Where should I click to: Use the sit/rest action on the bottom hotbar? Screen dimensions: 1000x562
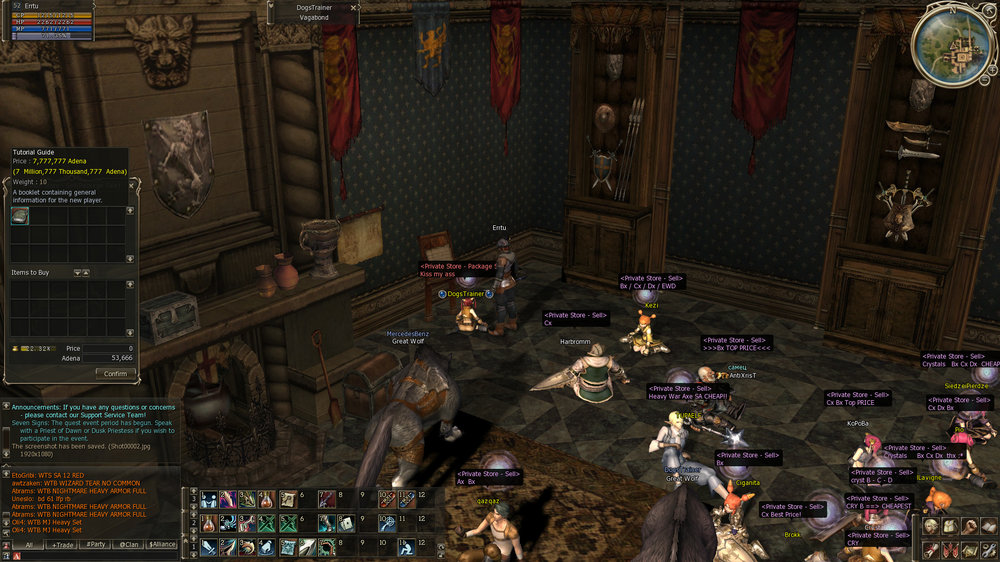(x=407, y=547)
